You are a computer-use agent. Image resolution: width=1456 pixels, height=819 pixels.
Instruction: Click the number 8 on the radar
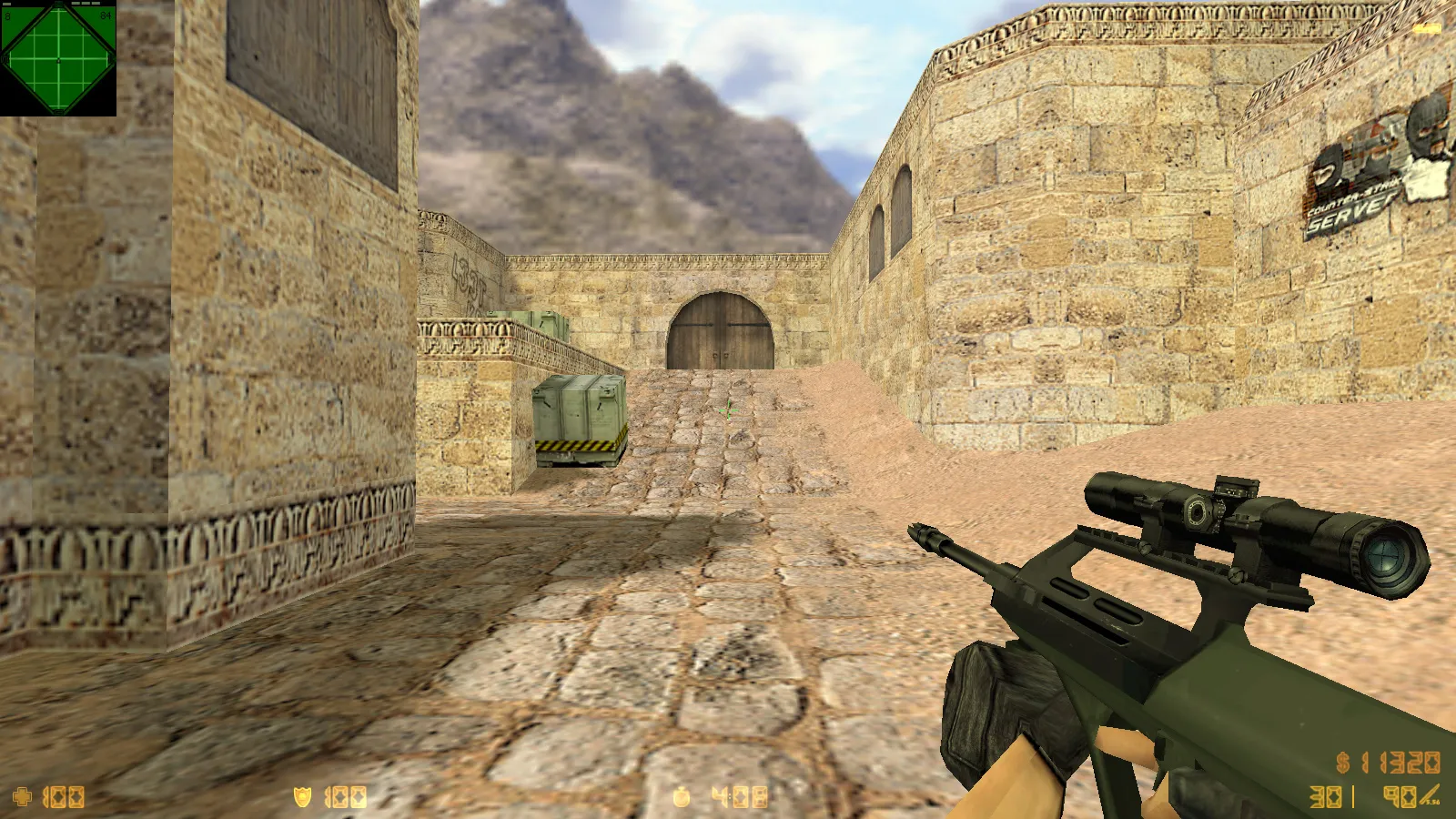point(7,15)
